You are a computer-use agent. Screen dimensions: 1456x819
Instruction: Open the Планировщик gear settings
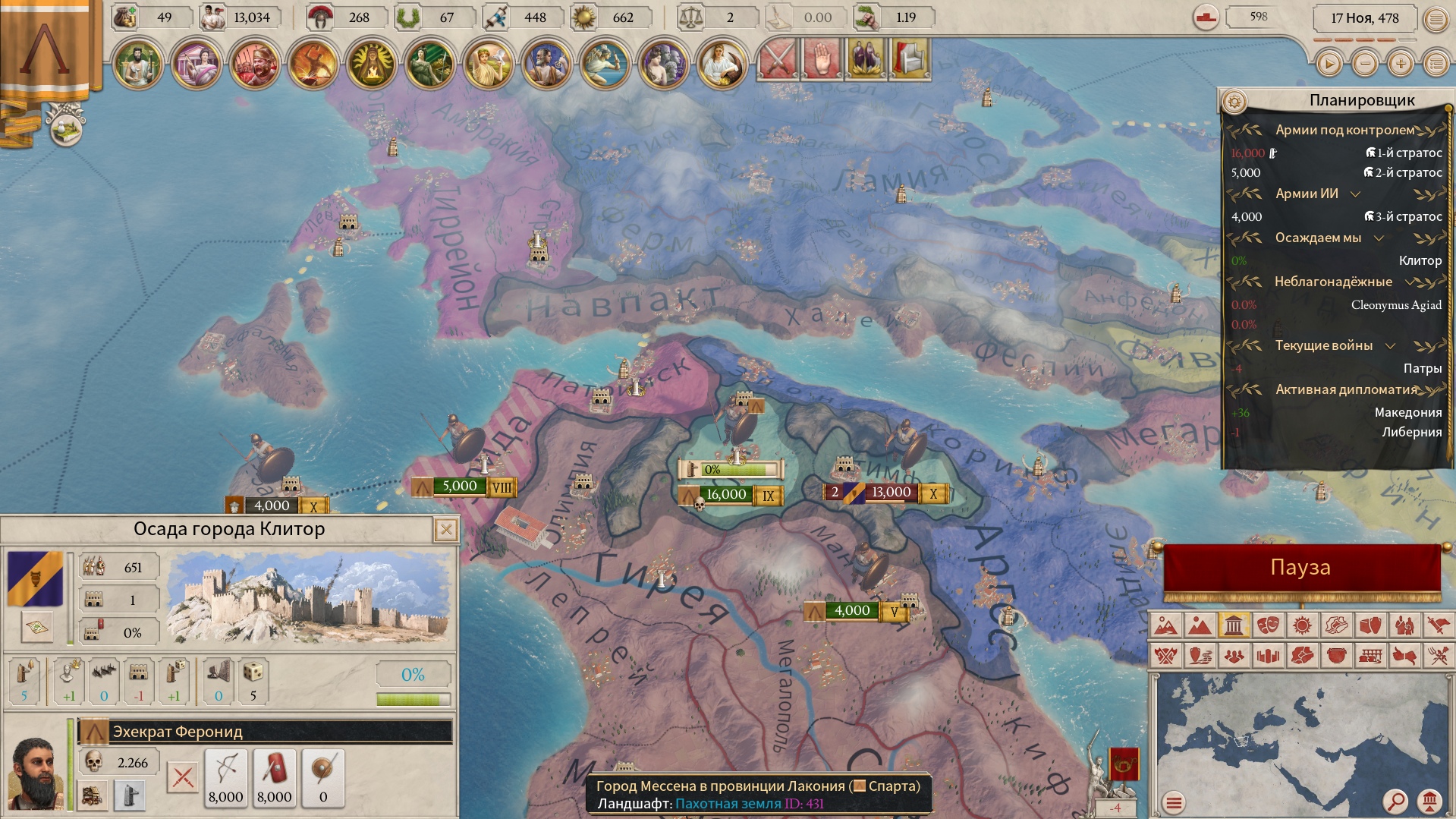1234,102
